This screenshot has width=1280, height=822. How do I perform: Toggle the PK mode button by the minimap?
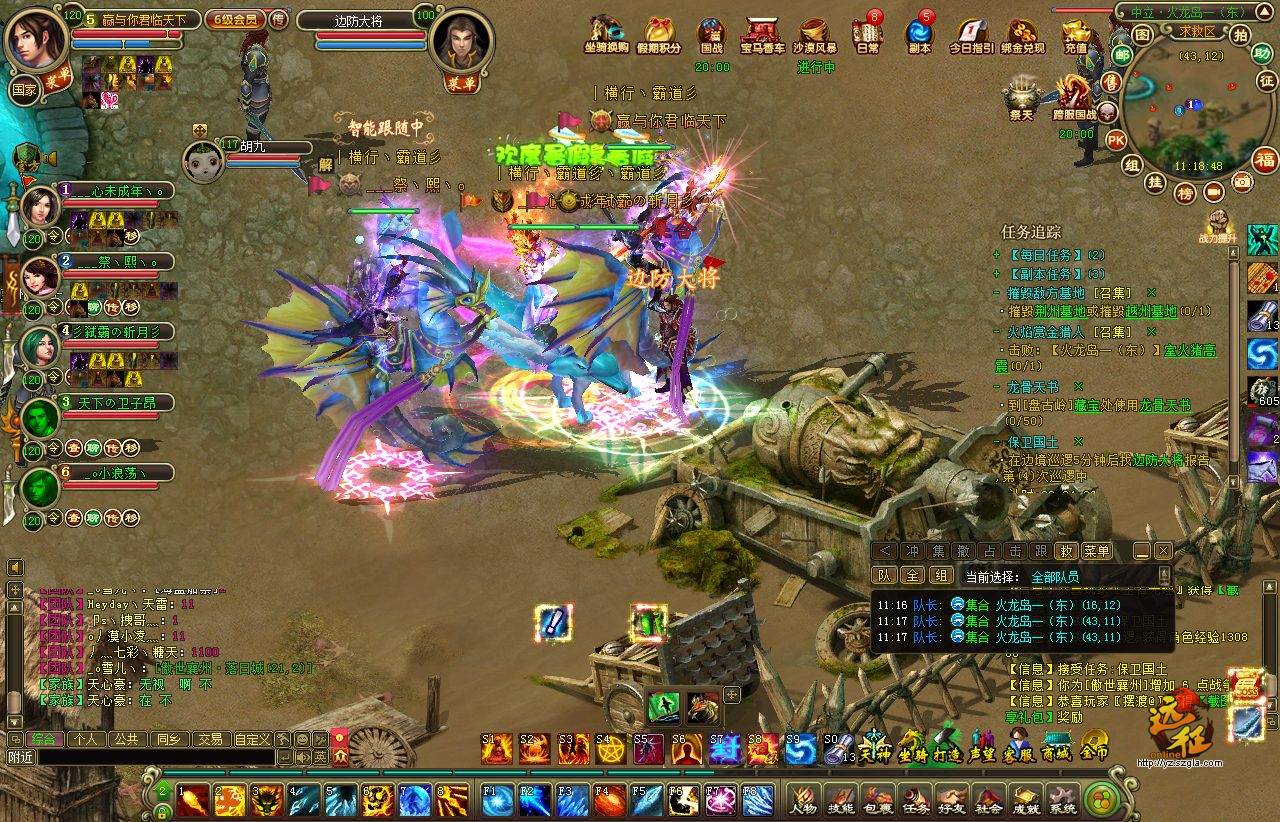(1117, 139)
